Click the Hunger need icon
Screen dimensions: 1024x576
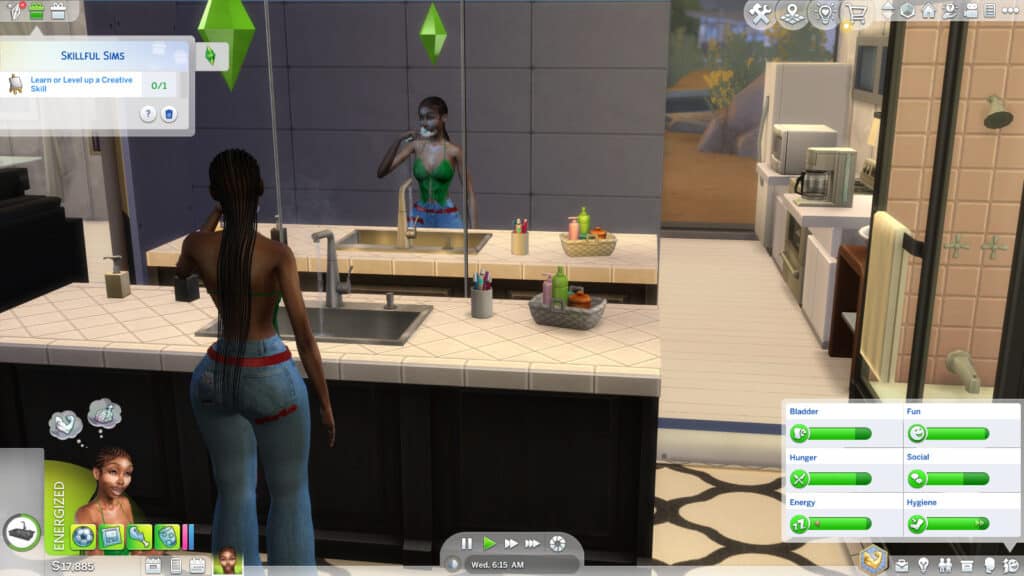tap(800, 479)
